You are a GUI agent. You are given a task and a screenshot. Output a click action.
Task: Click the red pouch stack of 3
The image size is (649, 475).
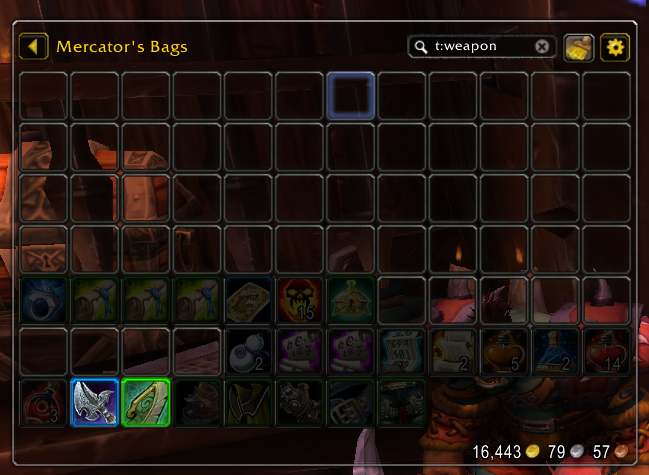coord(44,402)
